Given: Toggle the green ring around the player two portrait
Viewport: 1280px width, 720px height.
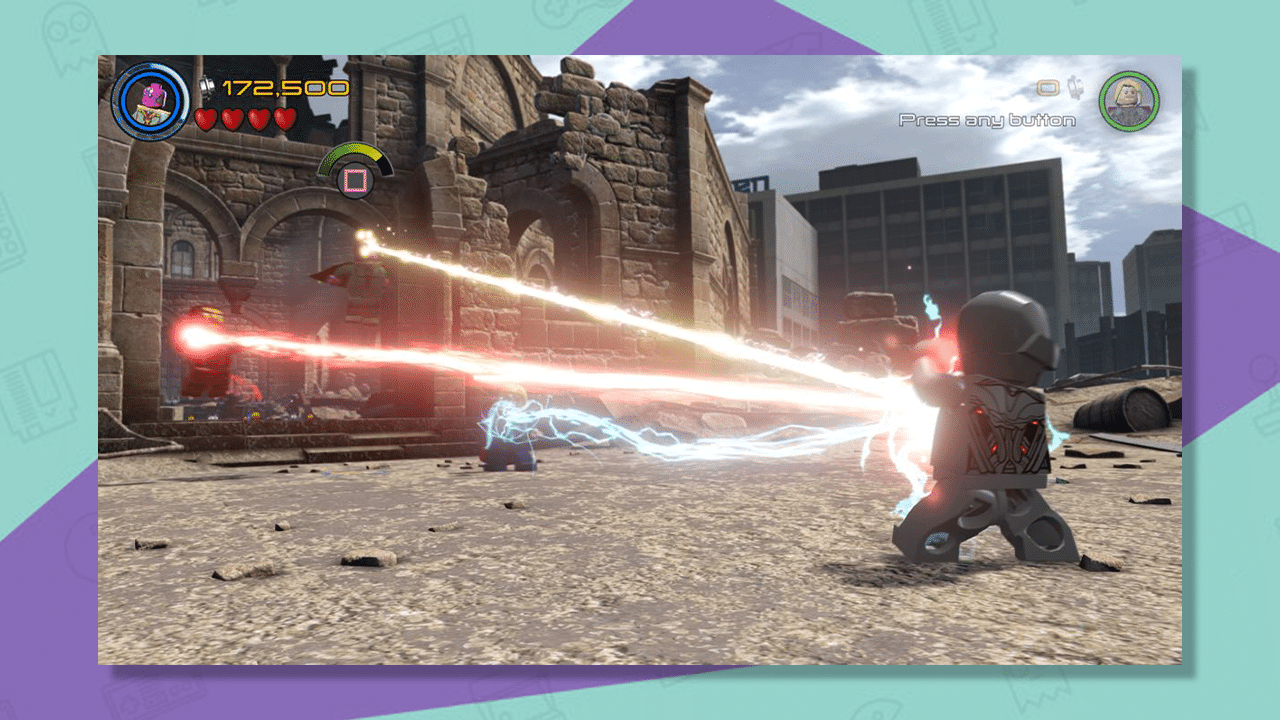Looking at the screenshot, I should (x=1127, y=72).
